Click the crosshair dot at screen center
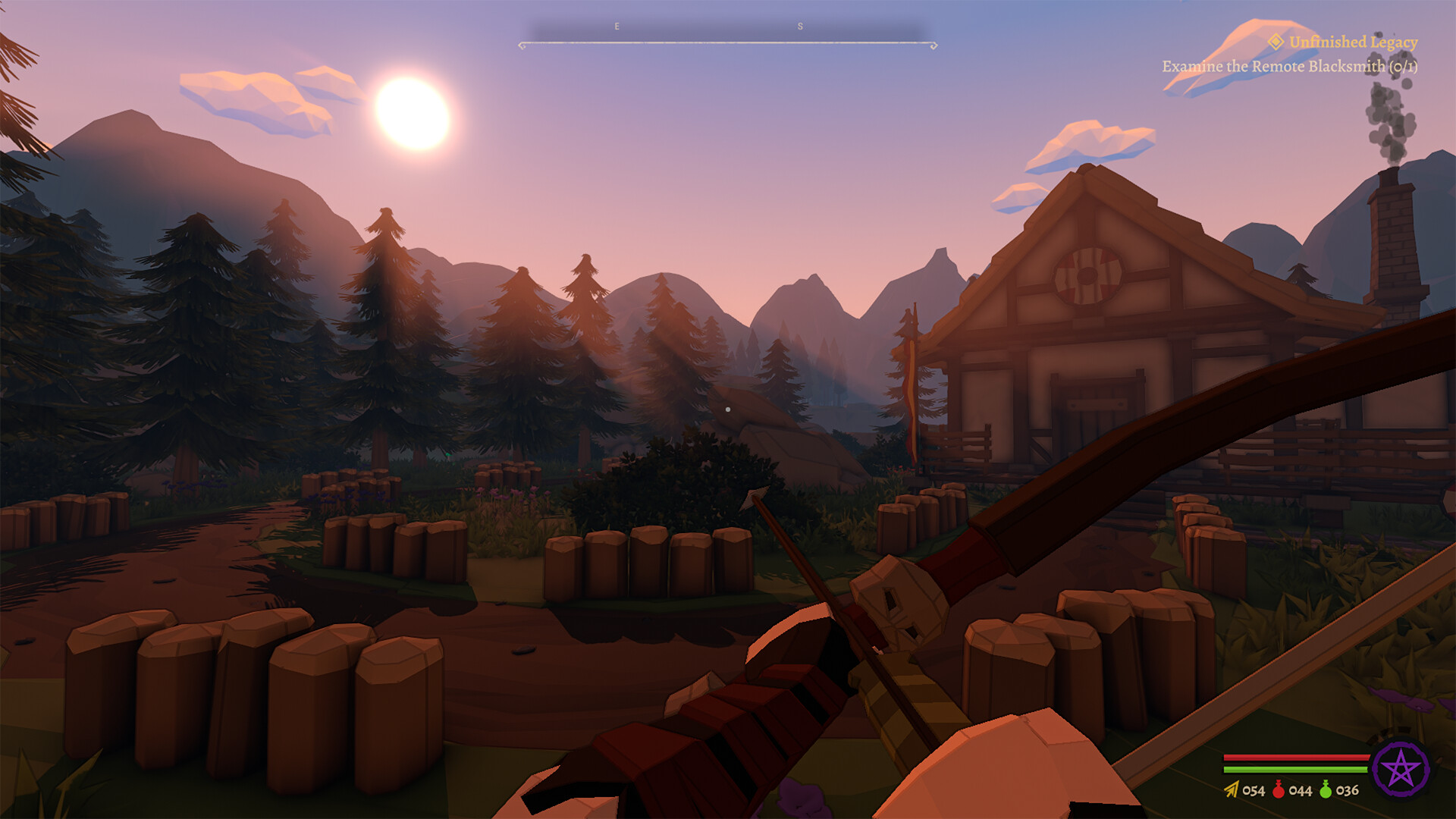Viewport: 1456px width, 819px height. [x=728, y=409]
